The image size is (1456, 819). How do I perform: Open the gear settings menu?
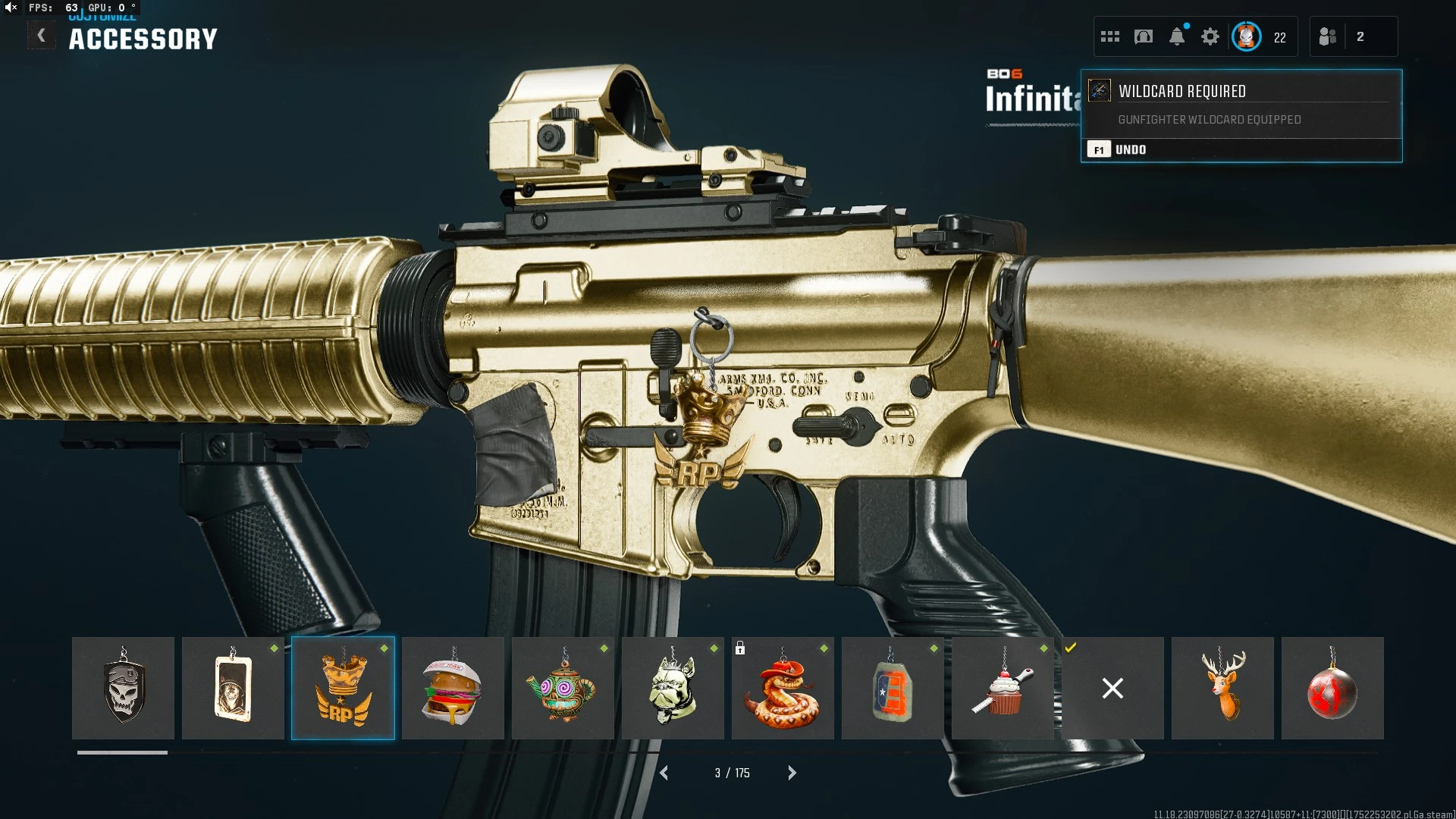(1210, 36)
